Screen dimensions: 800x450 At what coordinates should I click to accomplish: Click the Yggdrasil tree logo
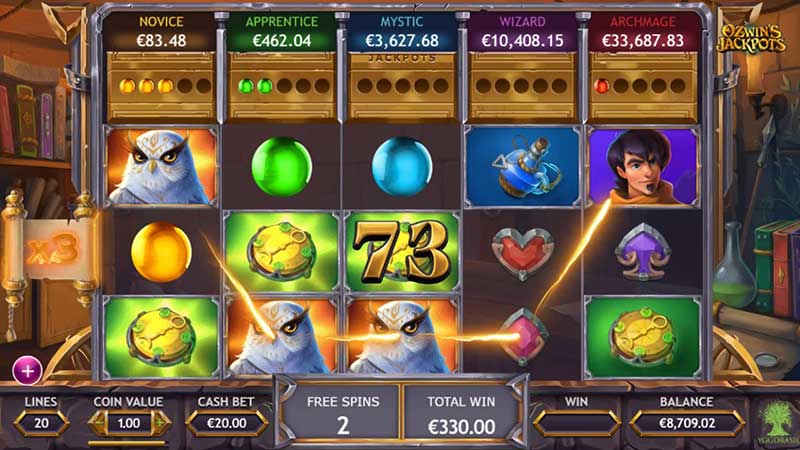point(774,419)
